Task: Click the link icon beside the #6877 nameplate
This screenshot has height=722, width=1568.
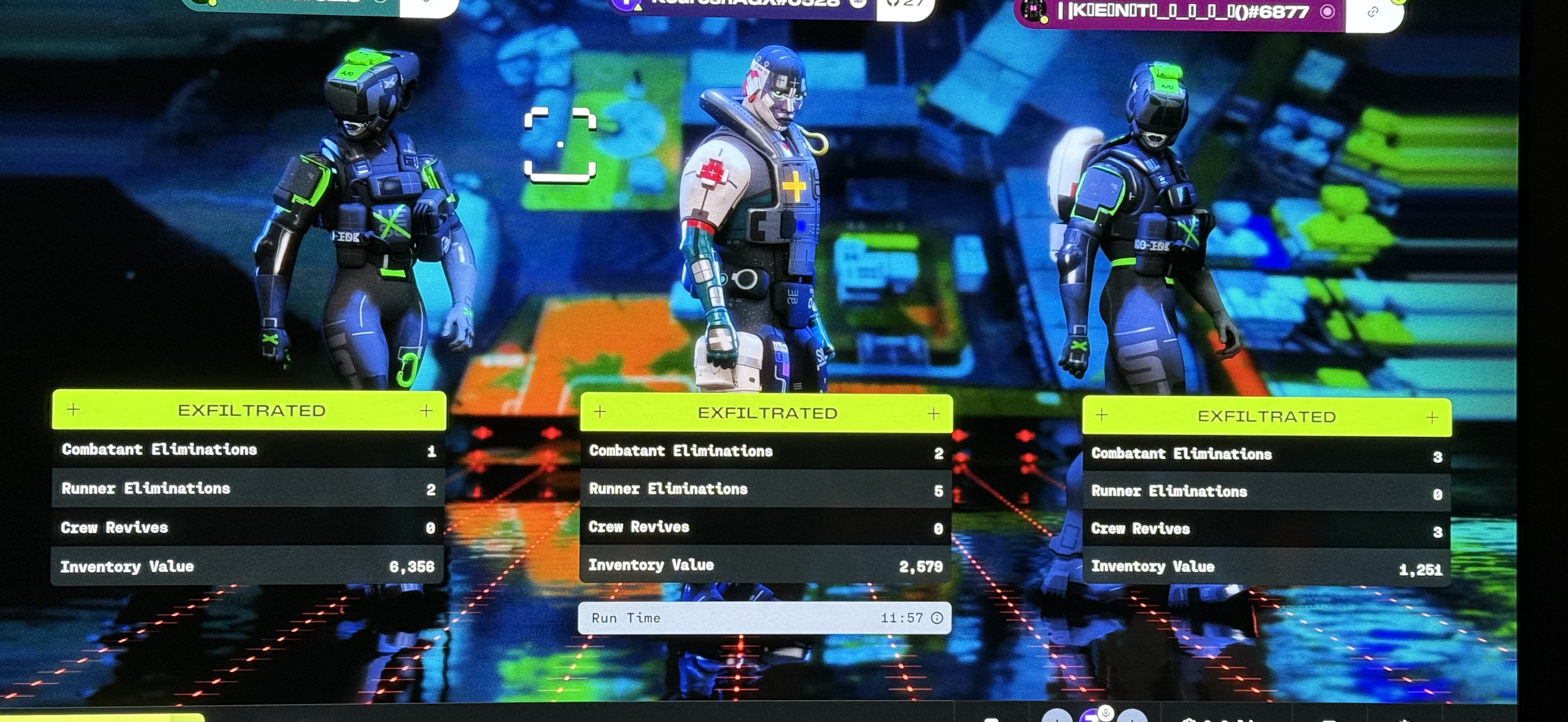Action: click(1372, 12)
